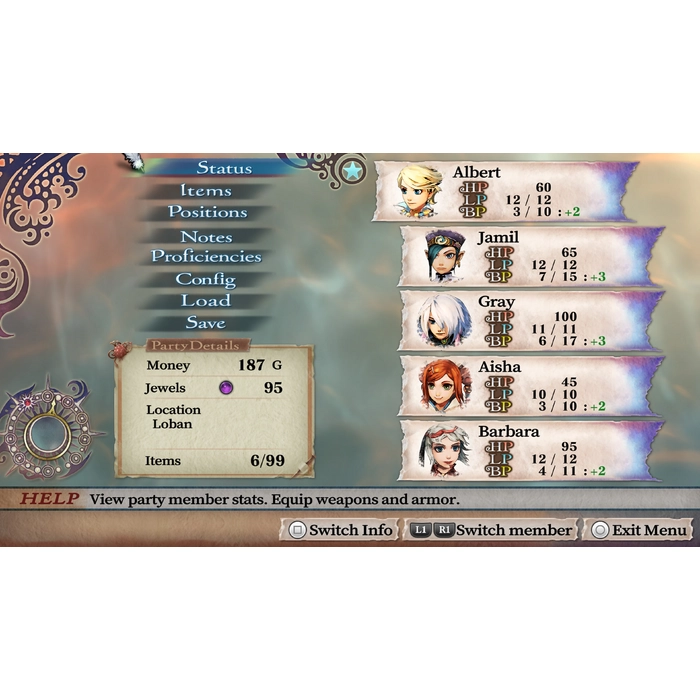
Task: Select Aisha's party member card
Action: (530, 385)
